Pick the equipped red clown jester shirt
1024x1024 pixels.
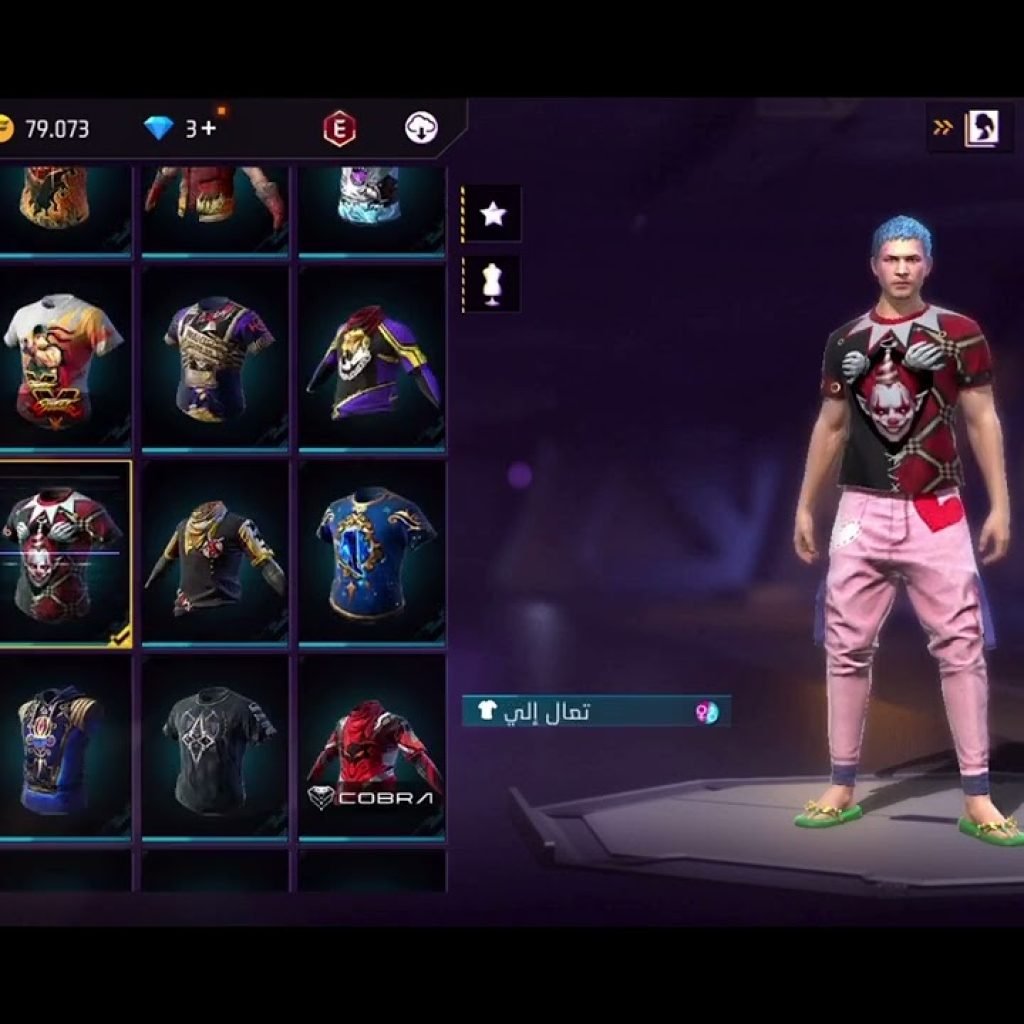click(x=62, y=553)
